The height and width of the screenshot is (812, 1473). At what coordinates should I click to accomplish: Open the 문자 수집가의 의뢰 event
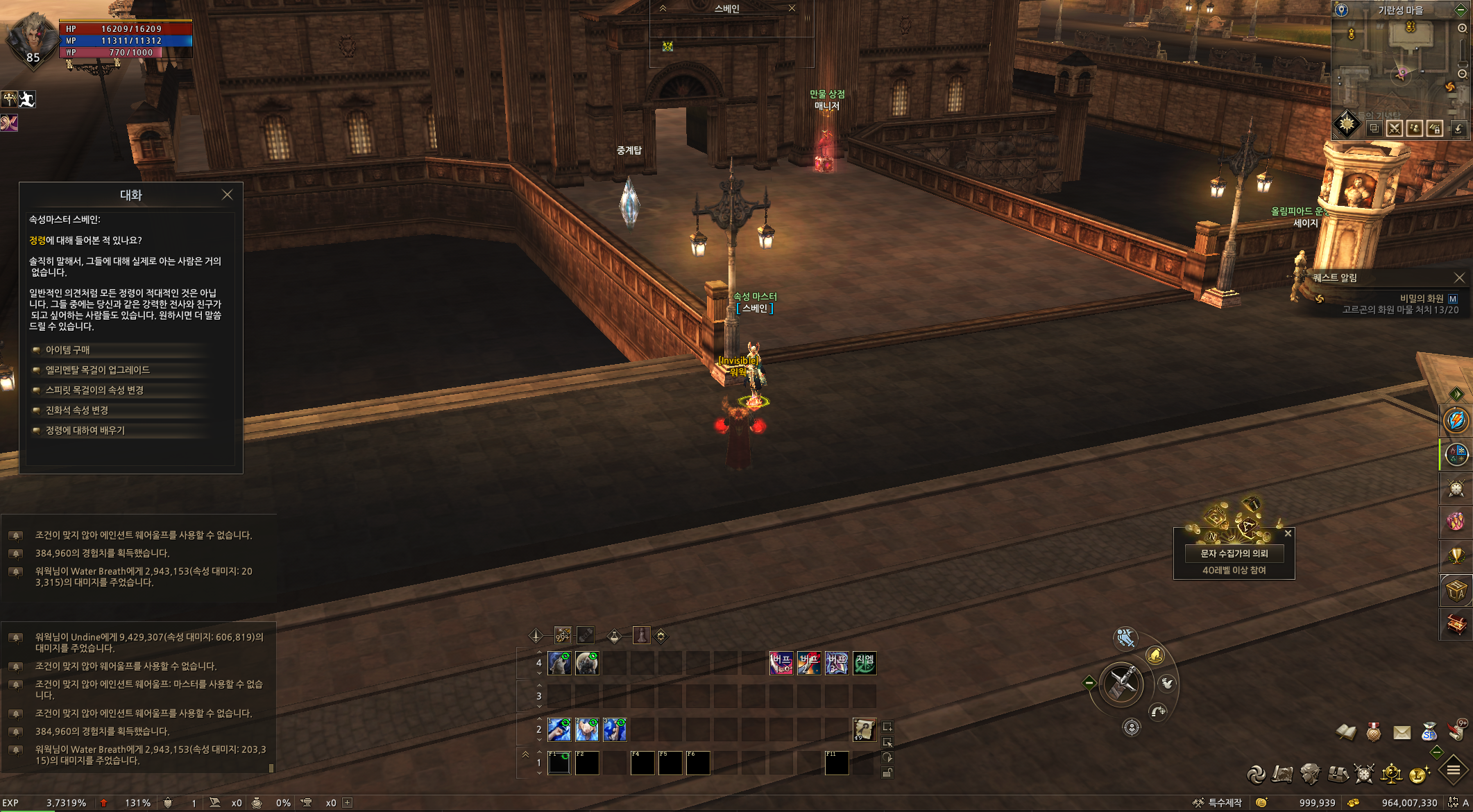pyautogui.click(x=1234, y=553)
